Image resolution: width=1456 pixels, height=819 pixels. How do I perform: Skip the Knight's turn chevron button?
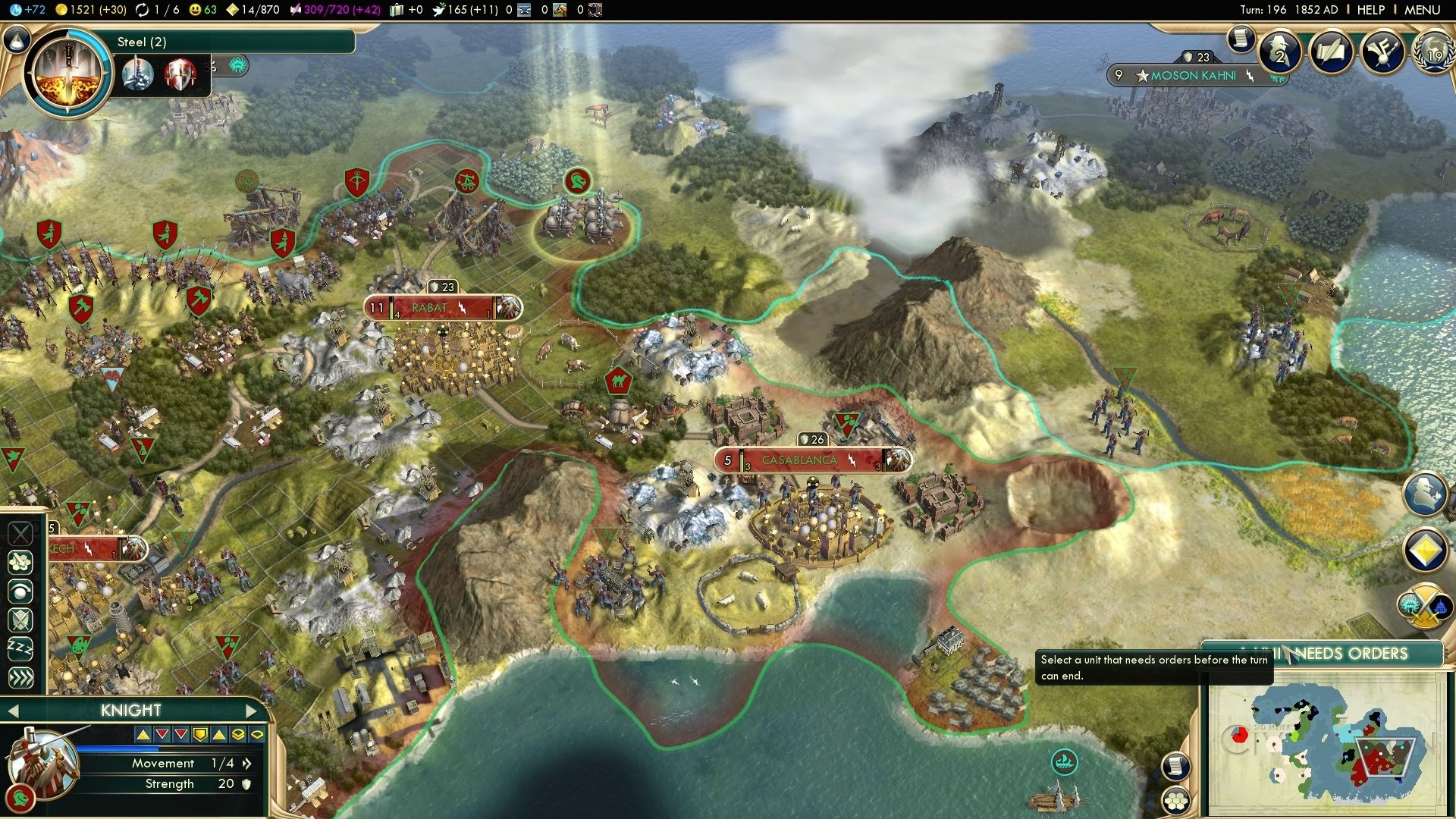pos(20,677)
